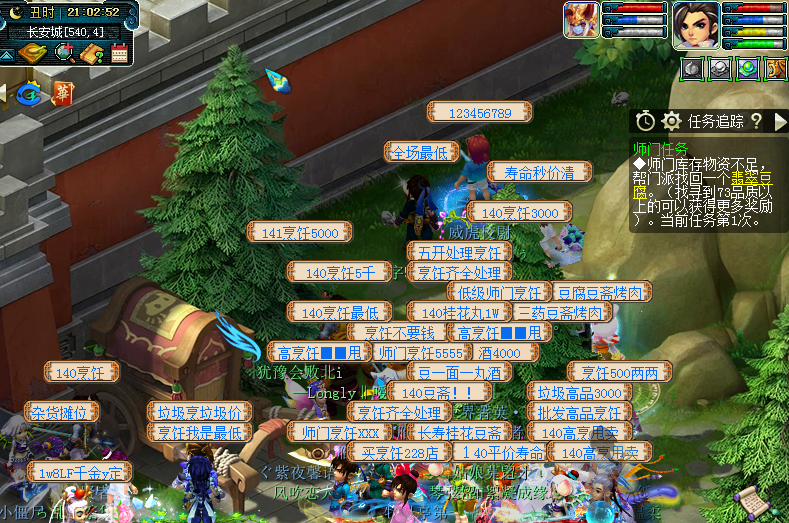Open quest tracker settings gear
The width and height of the screenshot is (789, 523).
click(671, 121)
